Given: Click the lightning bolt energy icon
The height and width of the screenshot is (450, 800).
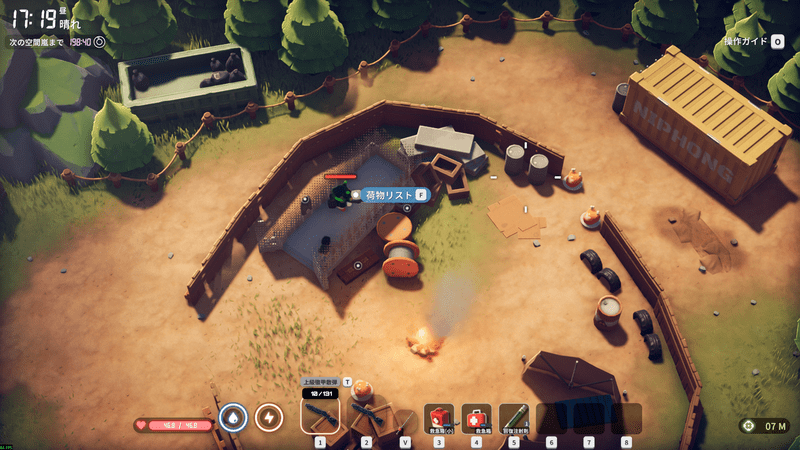Looking at the screenshot, I should (x=269, y=416).
